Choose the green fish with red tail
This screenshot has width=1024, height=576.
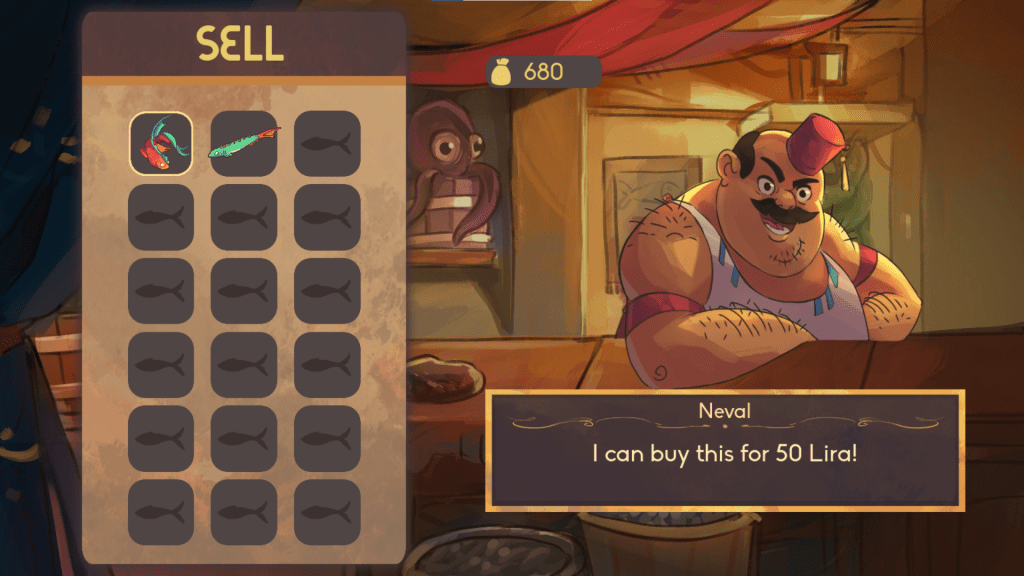(244, 144)
